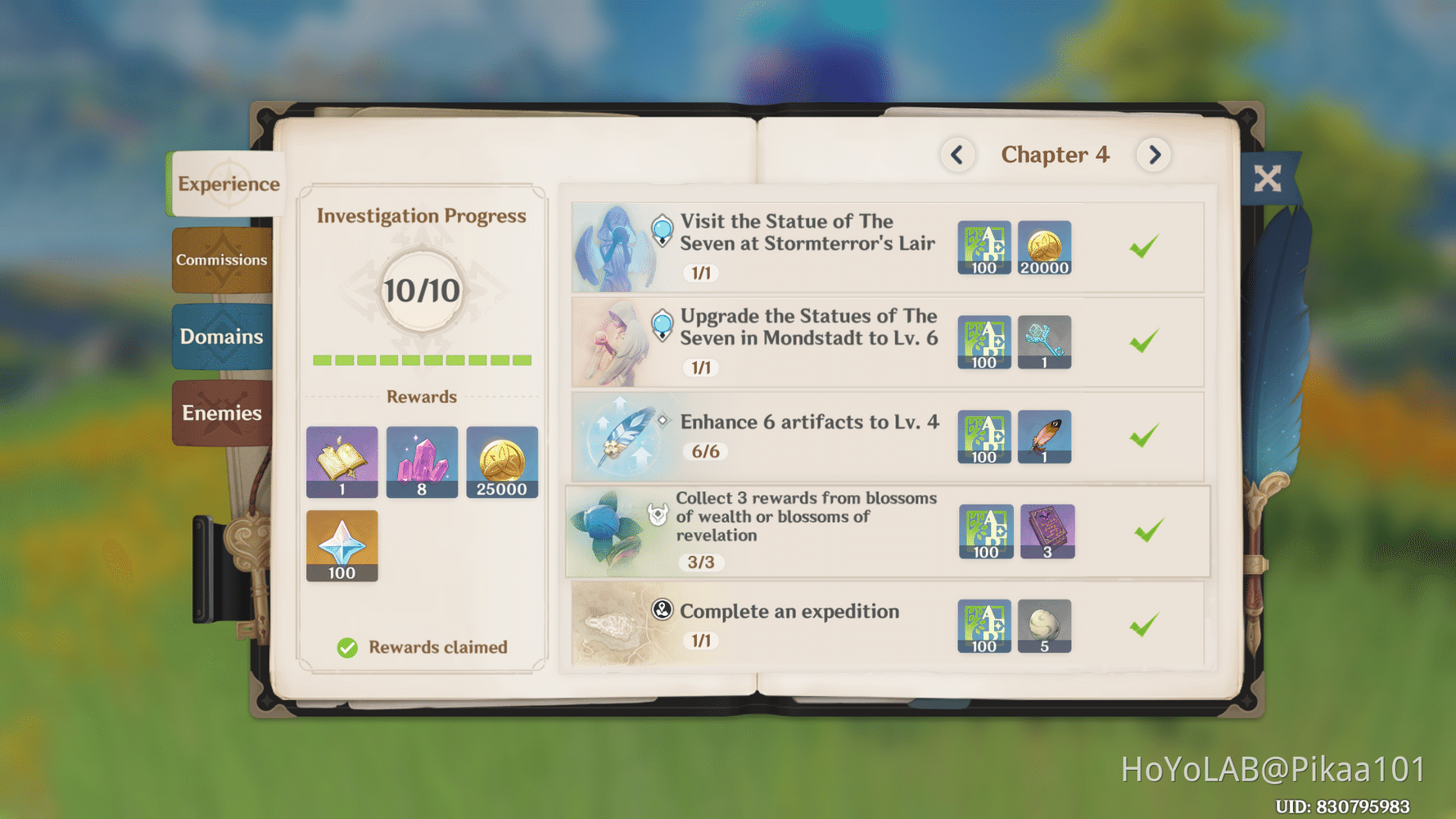Click the Investigation Progress bar
Image resolution: width=1456 pixels, height=819 pixels.
[422, 360]
